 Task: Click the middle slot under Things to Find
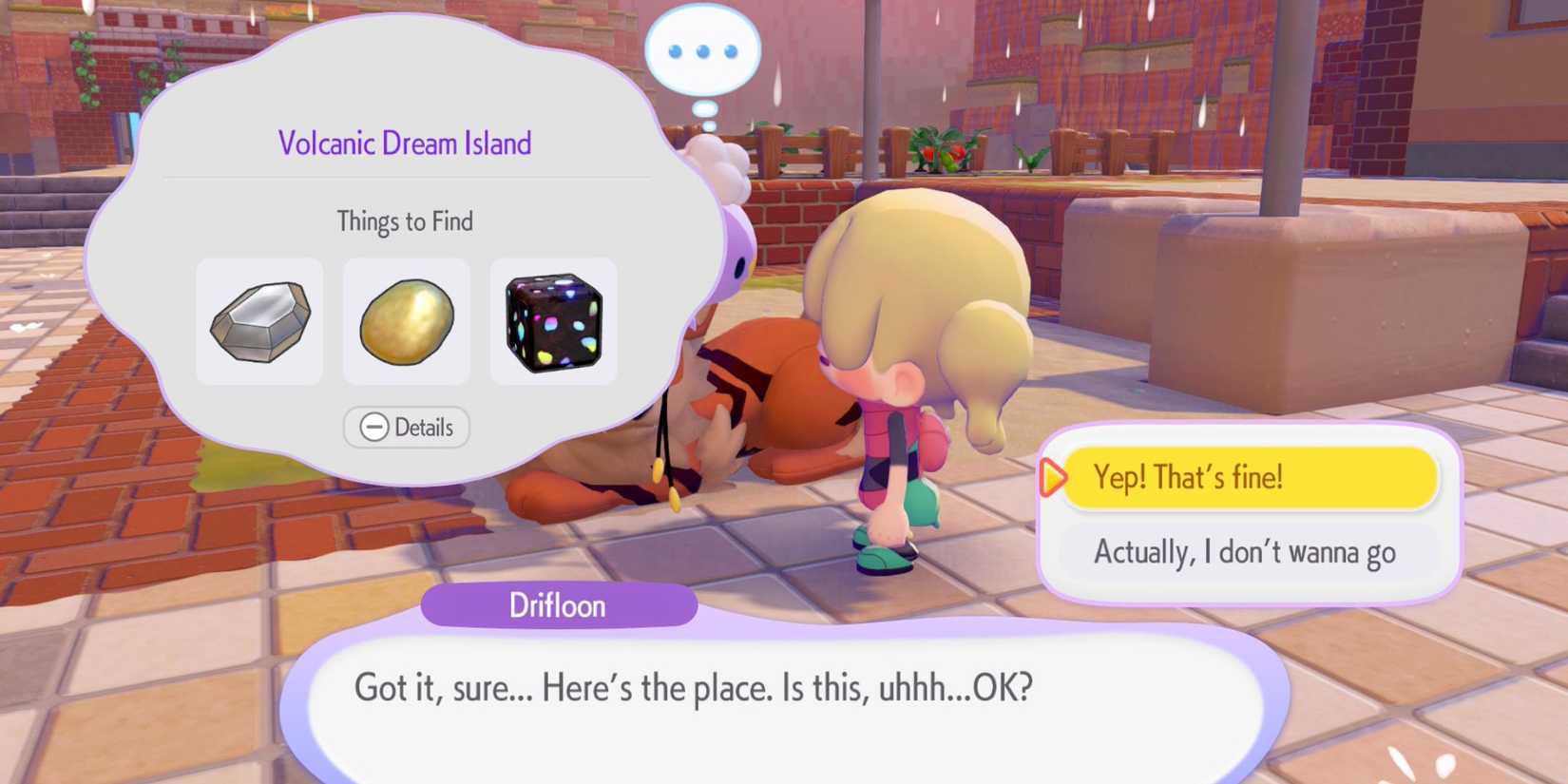407,321
